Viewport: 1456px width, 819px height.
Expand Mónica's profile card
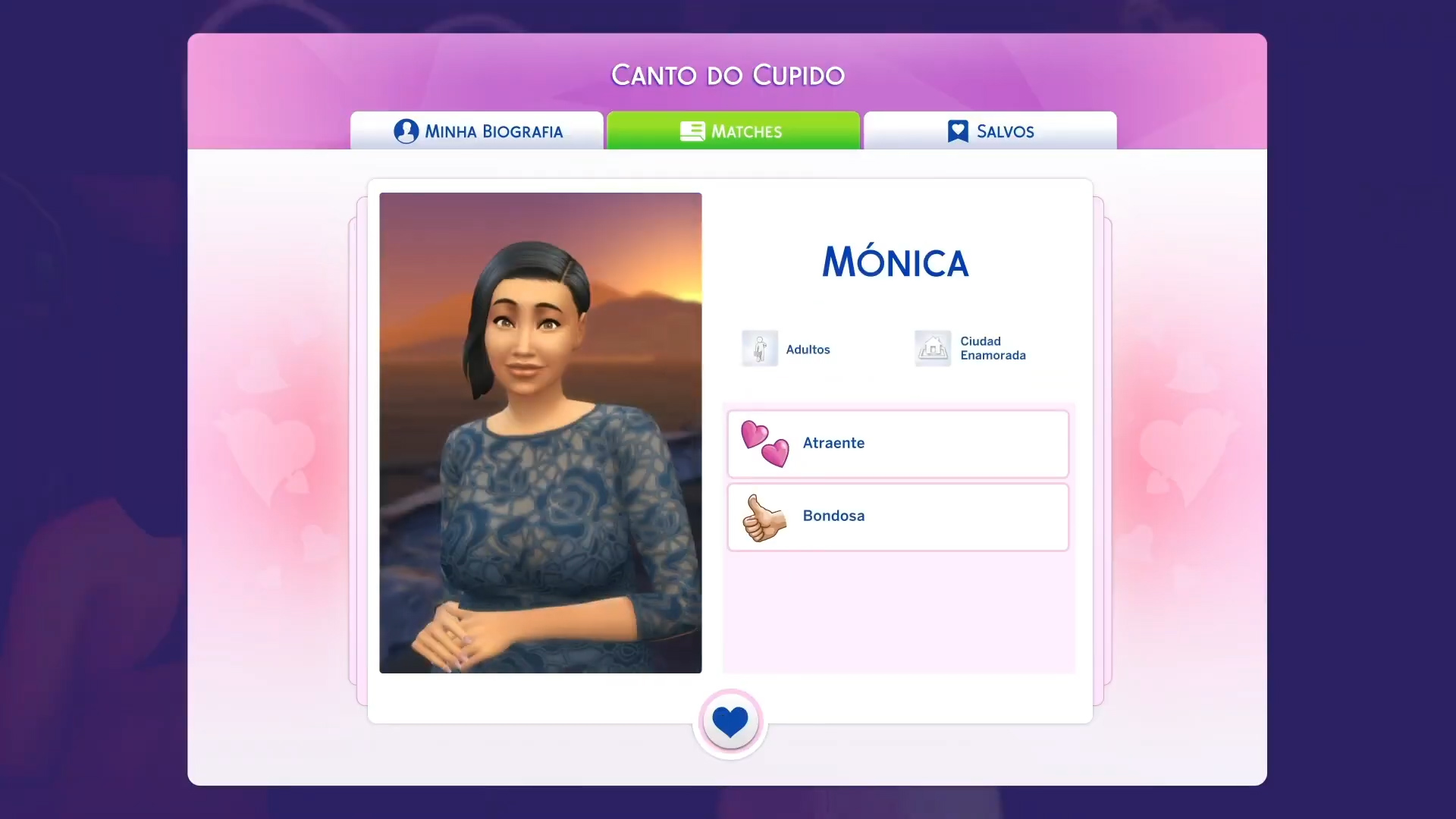point(895,262)
